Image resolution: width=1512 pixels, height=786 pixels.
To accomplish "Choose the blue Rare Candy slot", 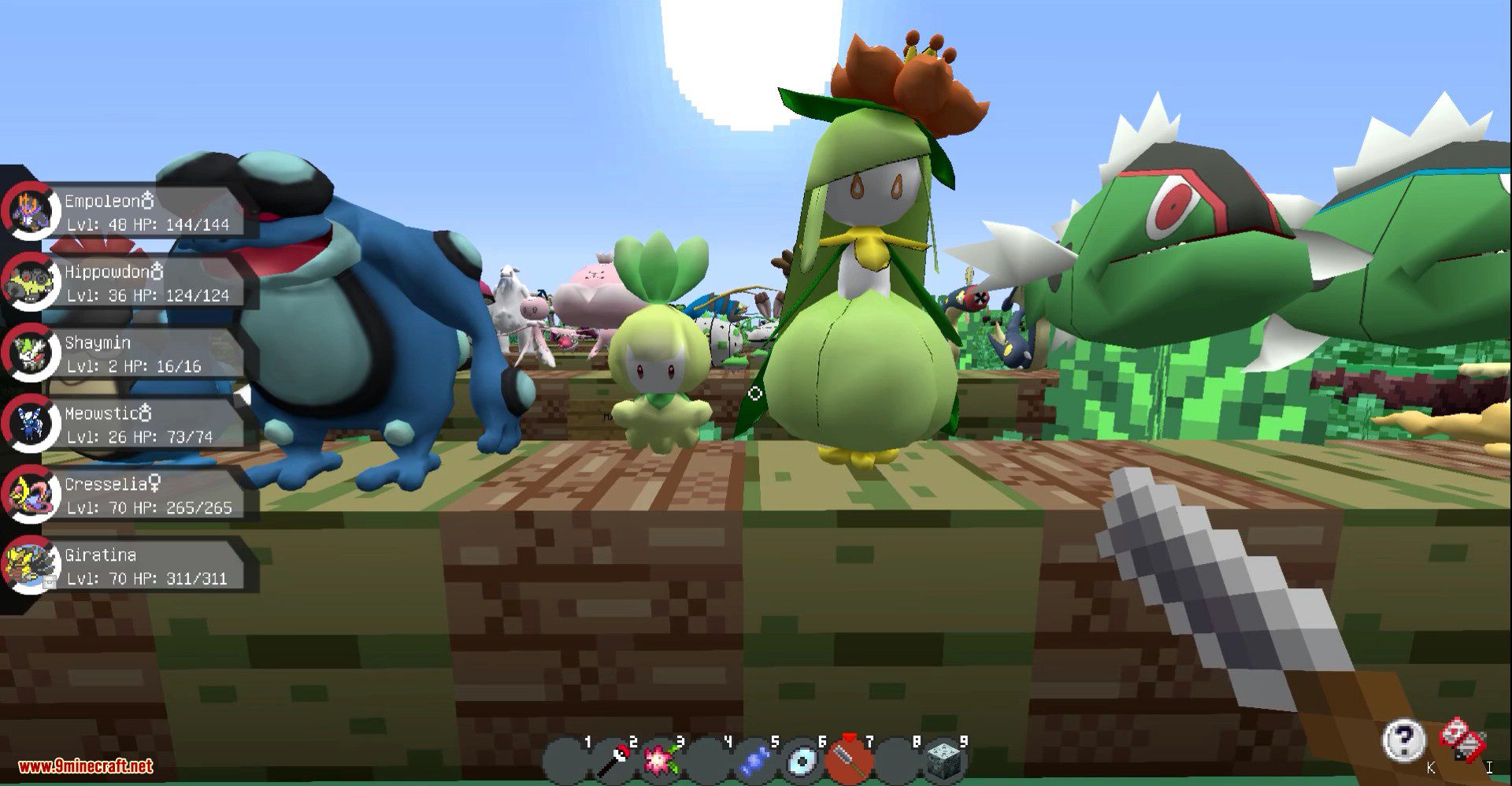I will [x=754, y=761].
